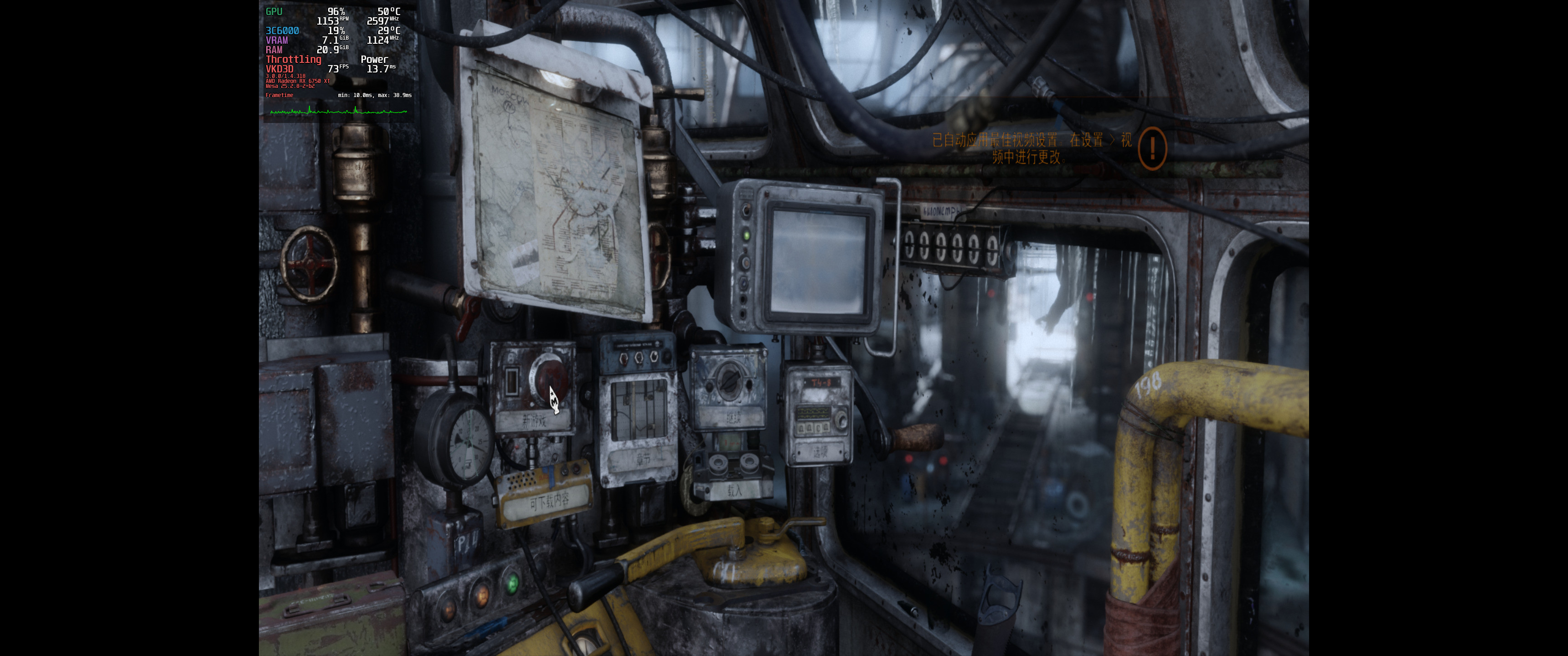Select the 载入 load game entry

click(x=734, y=490)
